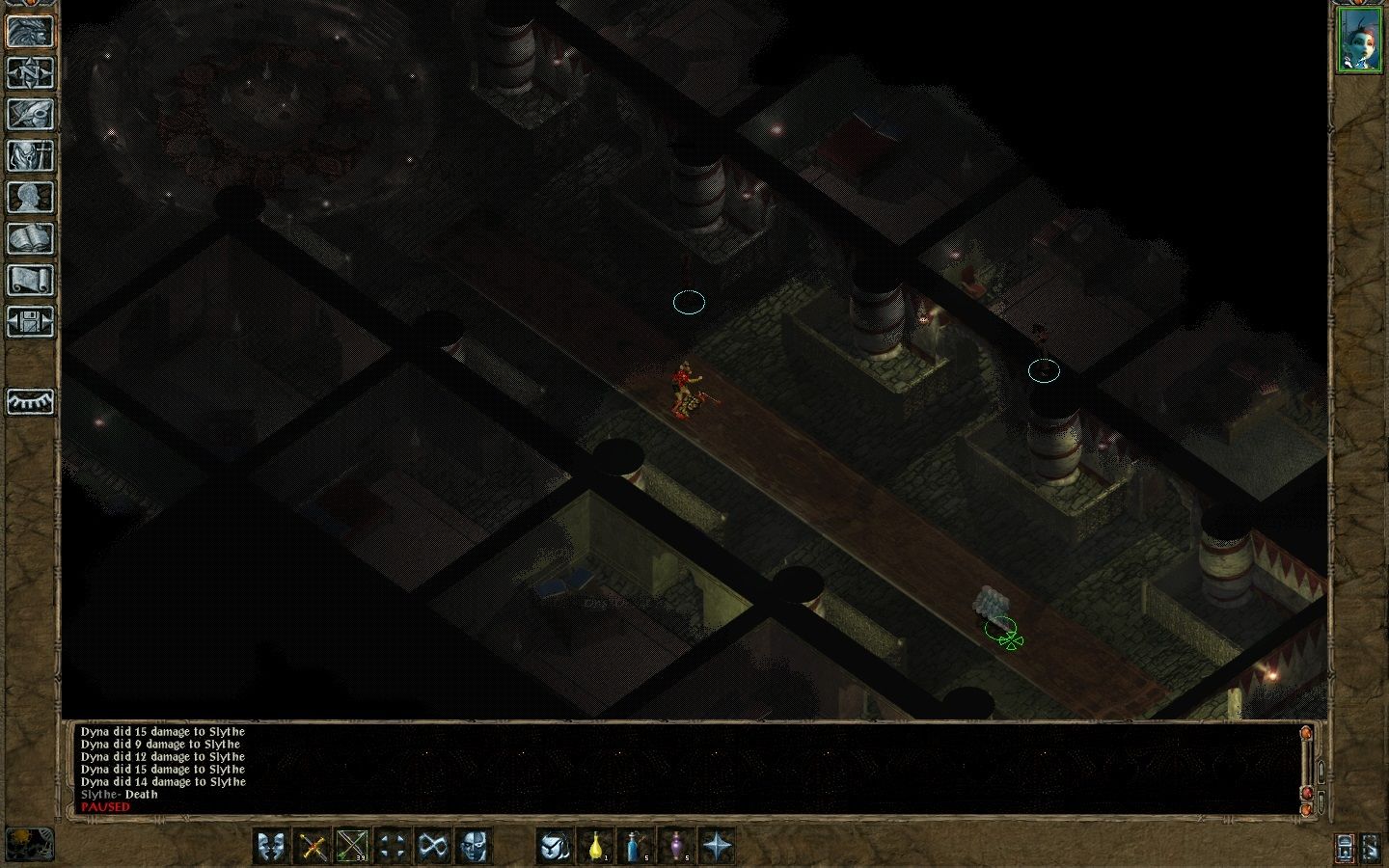
Task: Use the purple potion quick item
Action: 676,846
